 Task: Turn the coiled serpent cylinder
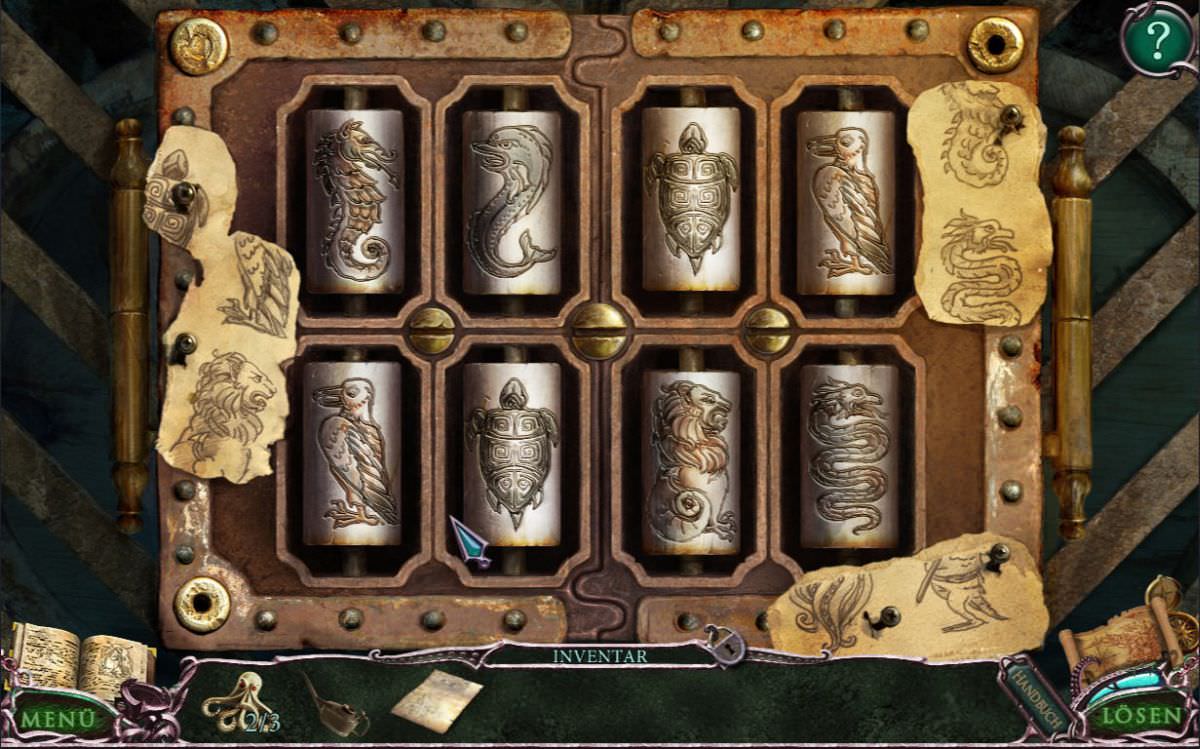point(848,457)
